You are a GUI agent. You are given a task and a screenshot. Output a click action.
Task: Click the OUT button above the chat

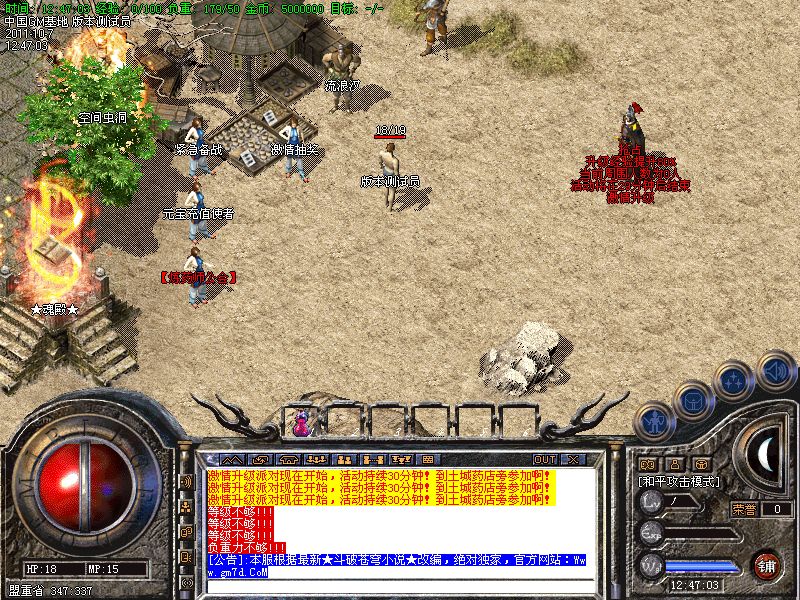click(x=545, y=460)
